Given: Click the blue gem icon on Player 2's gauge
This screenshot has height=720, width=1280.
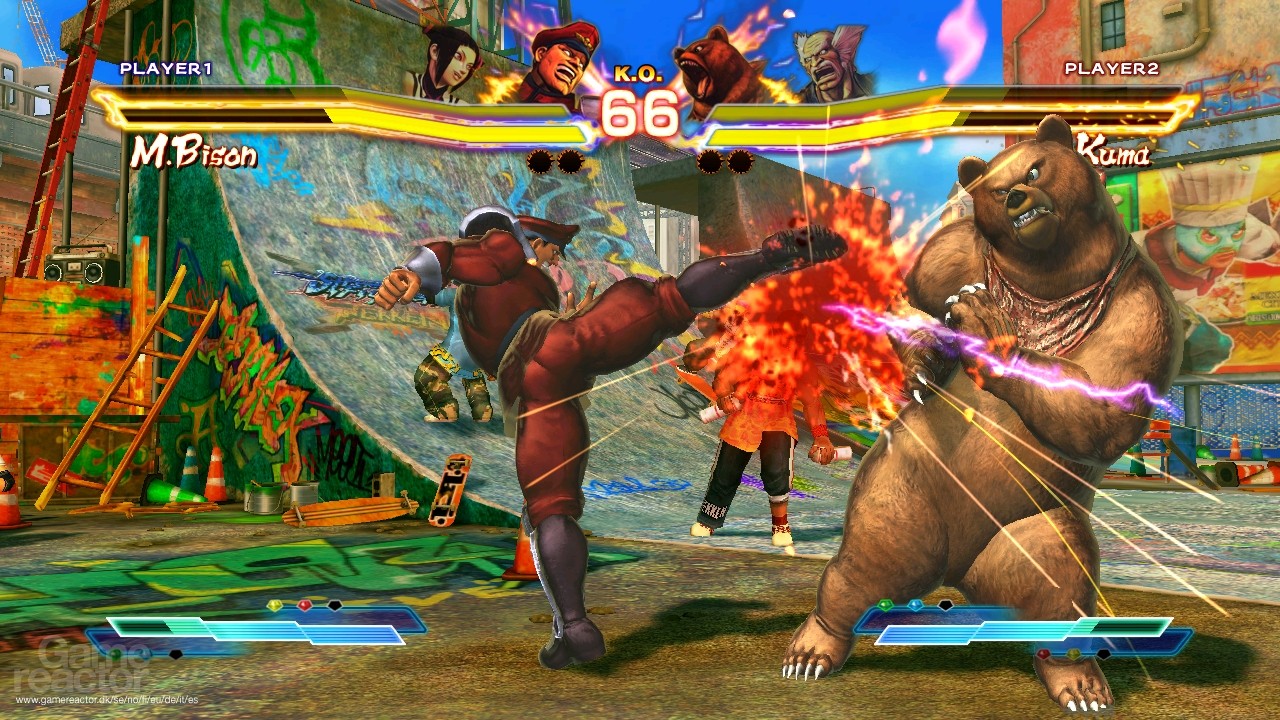Looking at the screenshot, I should (x=914, y=604).
